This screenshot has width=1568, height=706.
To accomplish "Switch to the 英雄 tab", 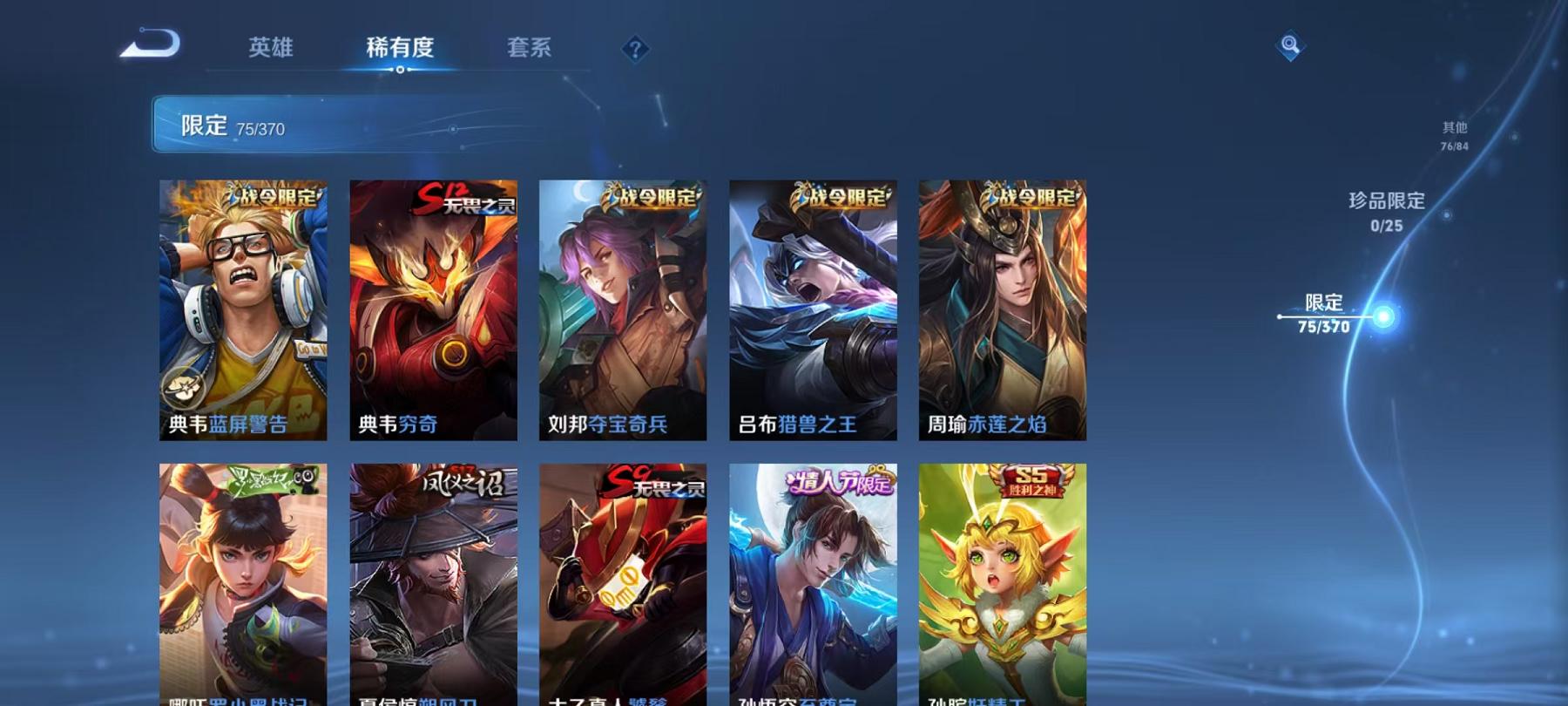I will click(x=271, y=50).
